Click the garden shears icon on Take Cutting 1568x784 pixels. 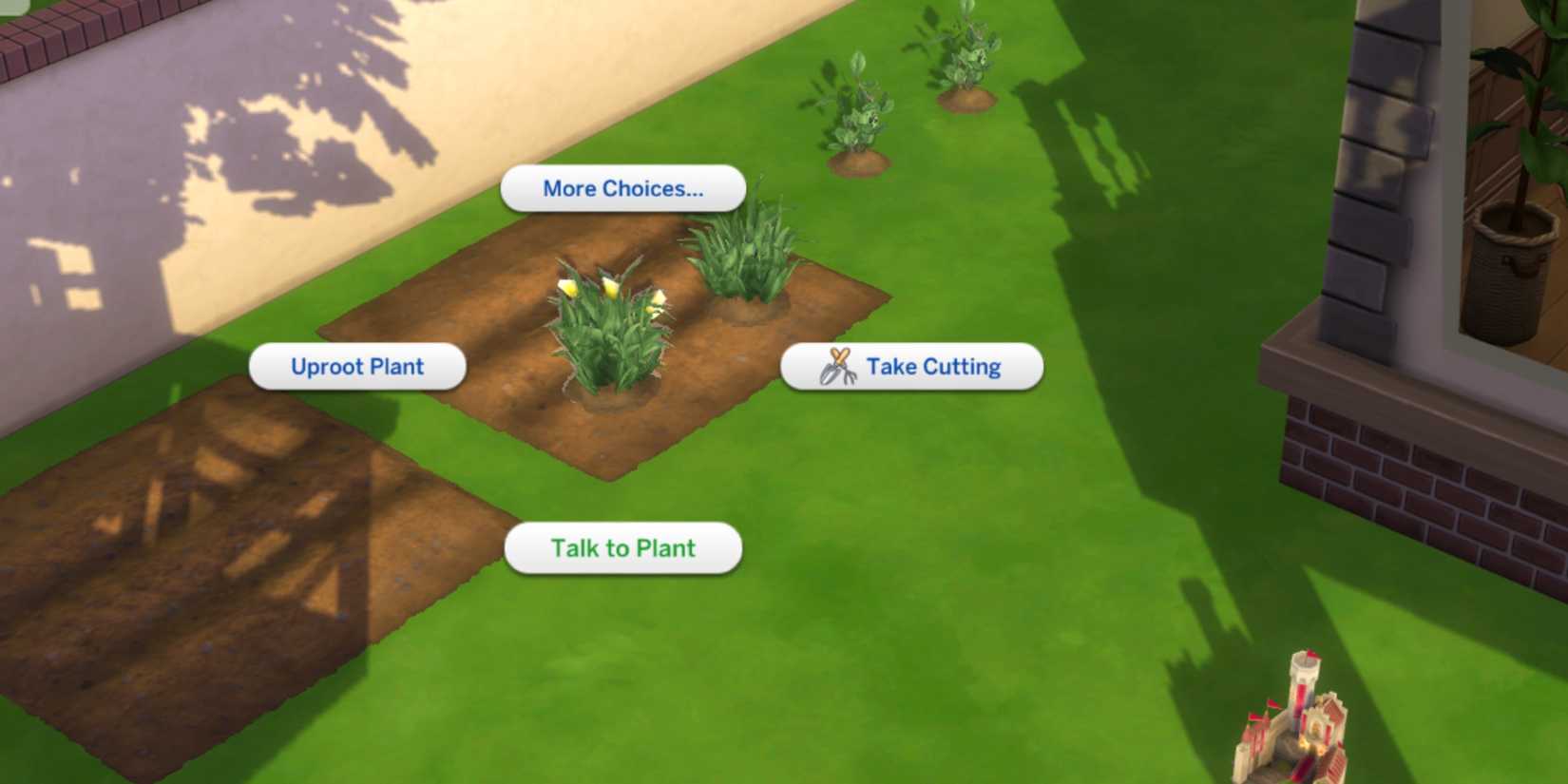click(837, 366)
